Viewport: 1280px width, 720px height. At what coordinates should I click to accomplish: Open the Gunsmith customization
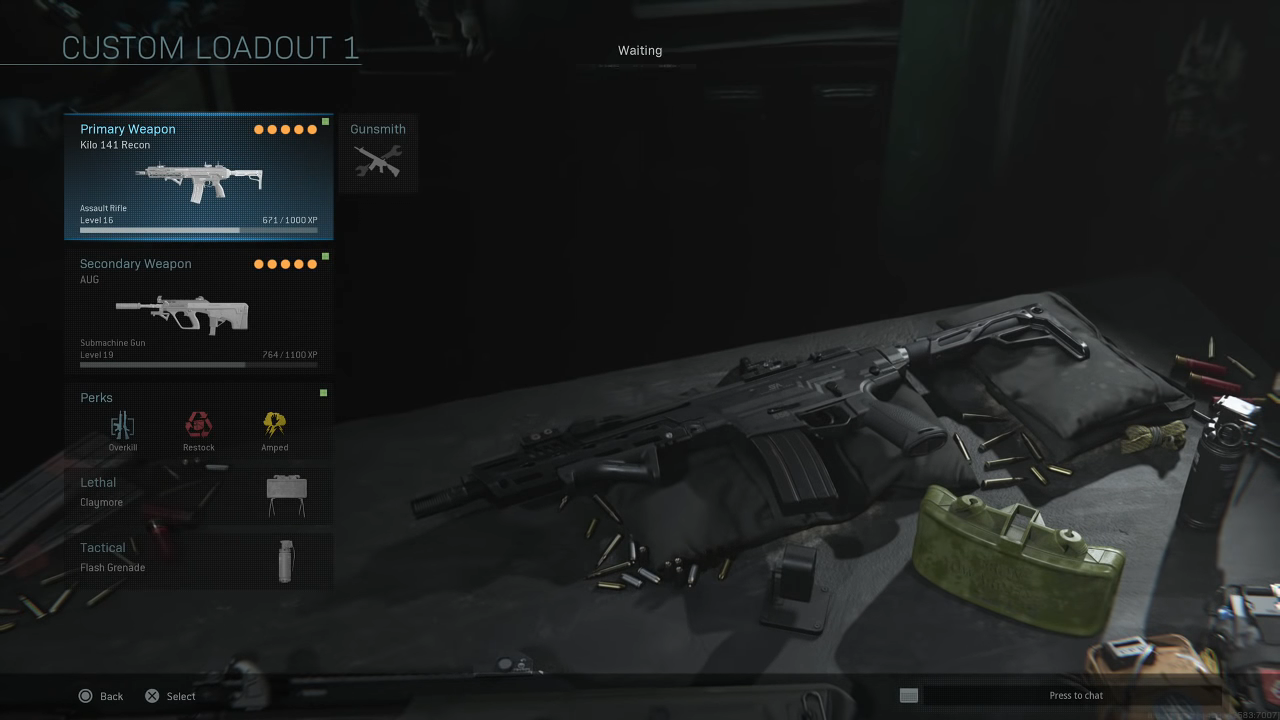click(x=377, y=153)
